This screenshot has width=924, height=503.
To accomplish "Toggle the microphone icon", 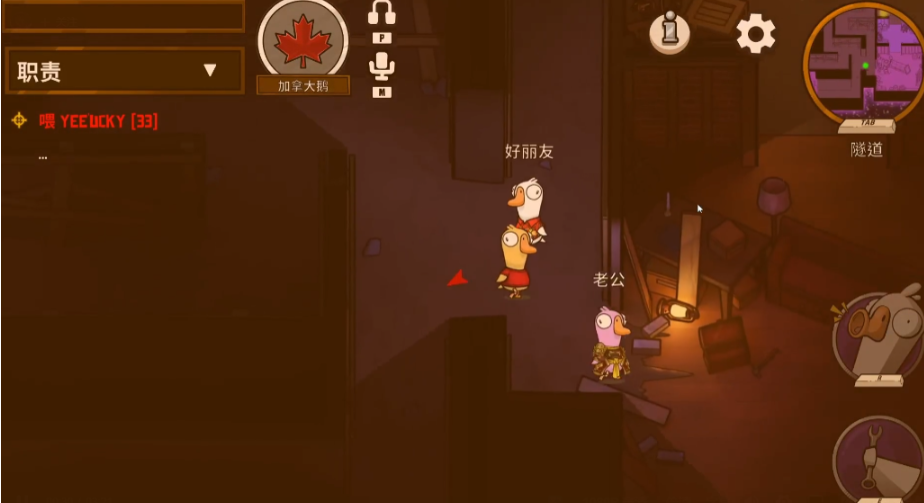I will click(382, 68).
